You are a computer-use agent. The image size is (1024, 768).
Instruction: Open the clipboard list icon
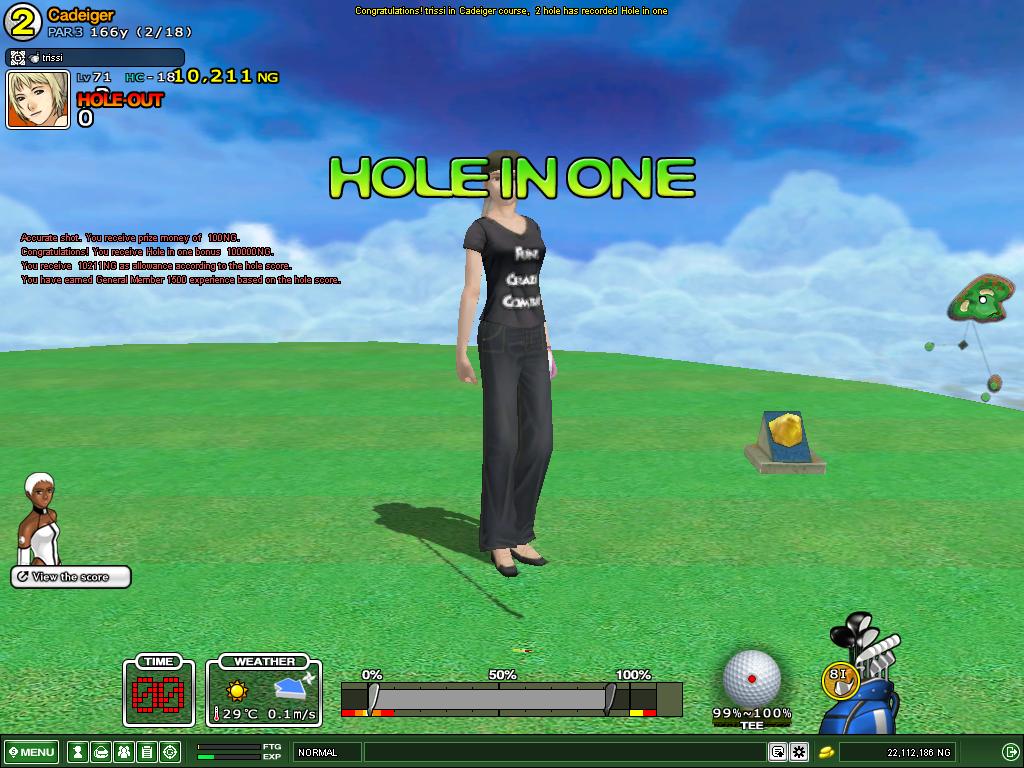[x=147, y=752]
